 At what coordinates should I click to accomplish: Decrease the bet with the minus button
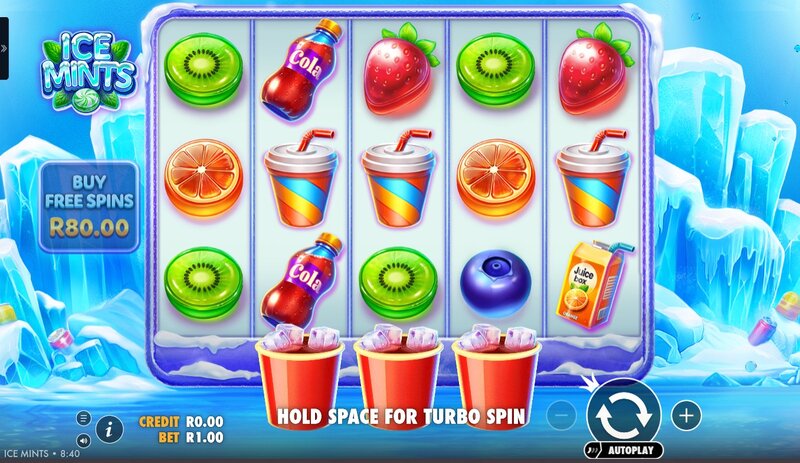[563, 413]
